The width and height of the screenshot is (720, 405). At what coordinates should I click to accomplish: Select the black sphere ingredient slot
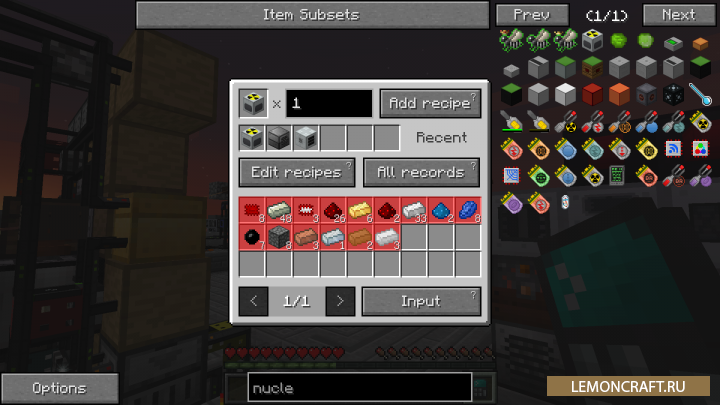(252, 238)
